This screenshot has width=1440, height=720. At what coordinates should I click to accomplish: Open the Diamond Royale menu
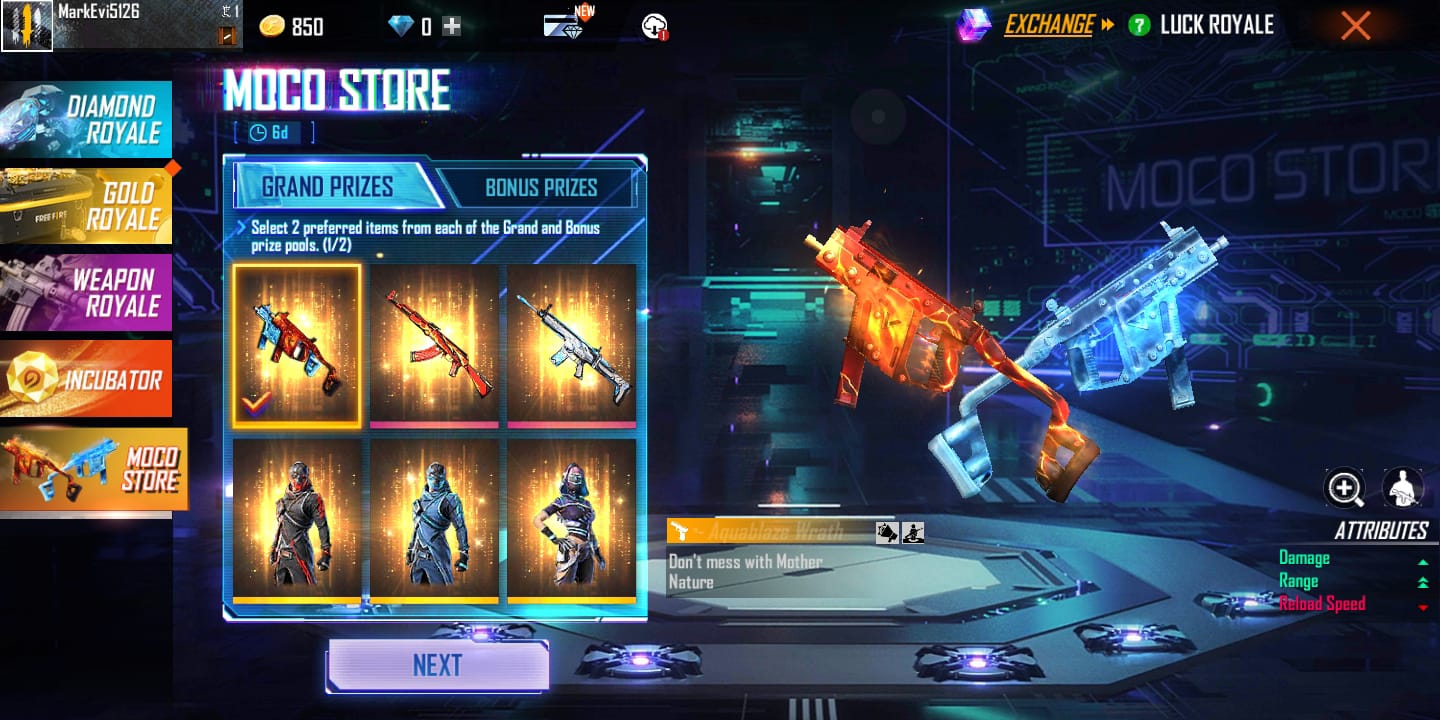(x=88, y=120)
